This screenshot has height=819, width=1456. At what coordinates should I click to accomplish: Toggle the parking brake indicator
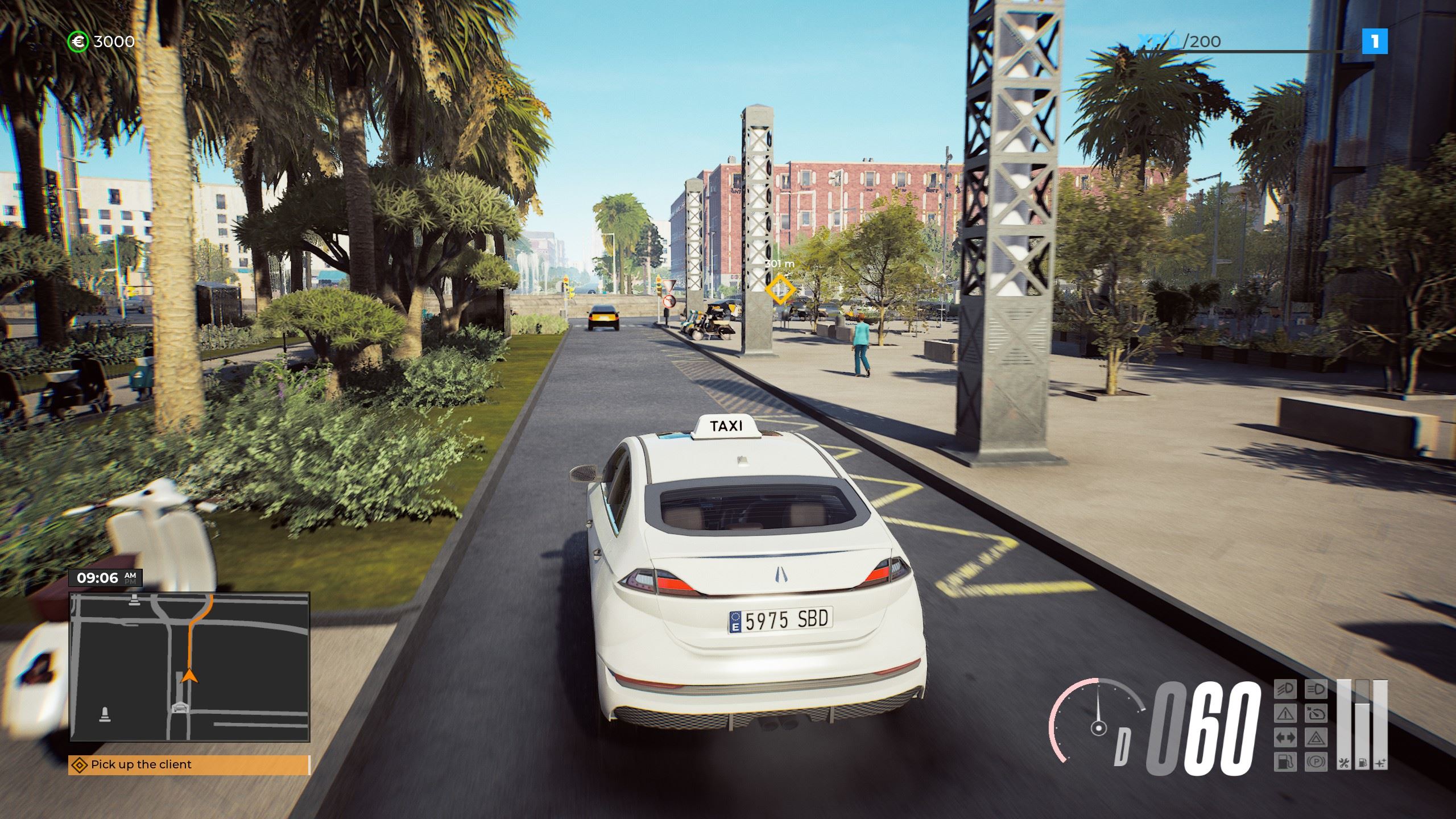[x=1315, y=761]
